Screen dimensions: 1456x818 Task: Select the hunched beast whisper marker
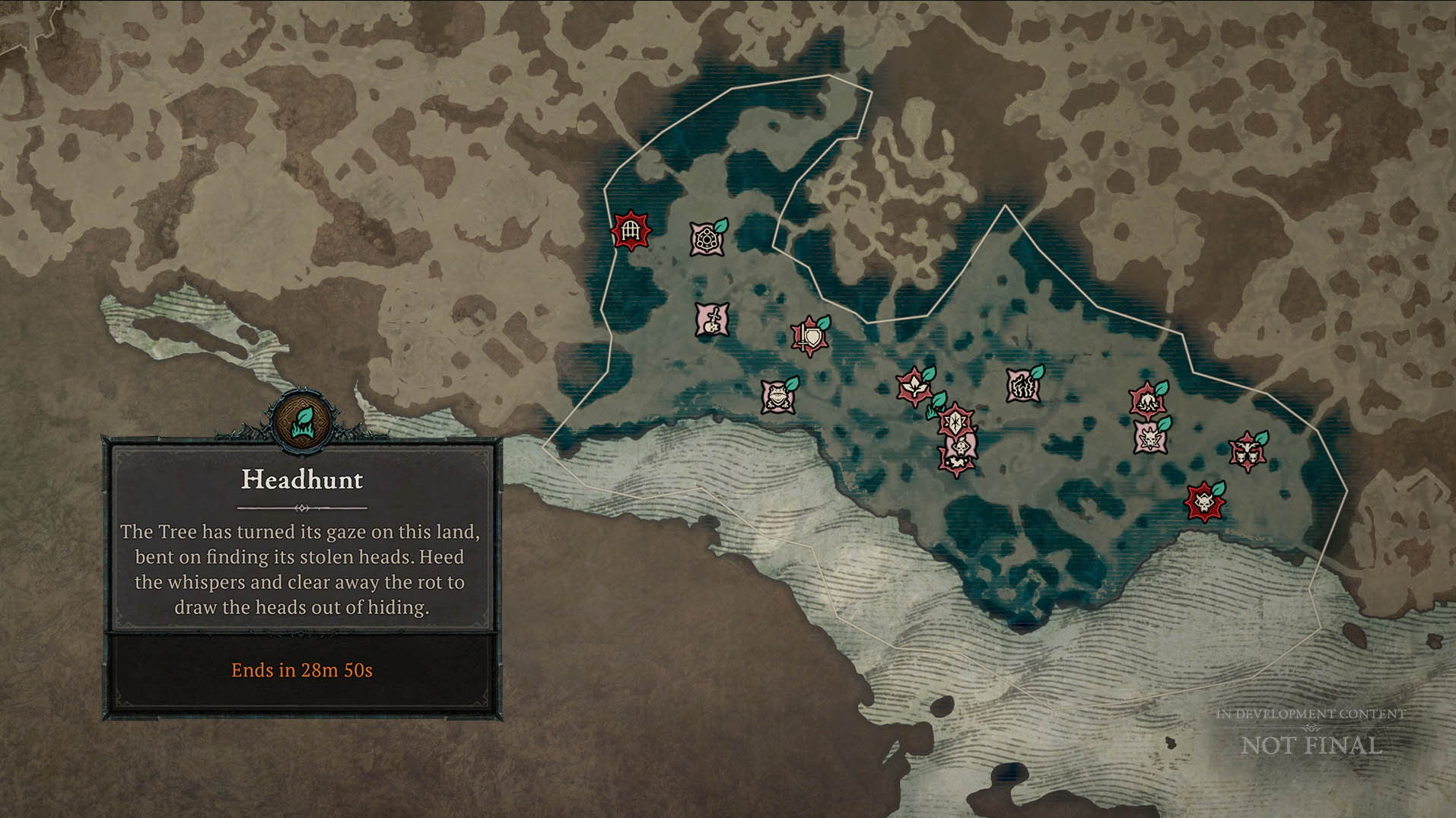click(x=1146, y=400)
